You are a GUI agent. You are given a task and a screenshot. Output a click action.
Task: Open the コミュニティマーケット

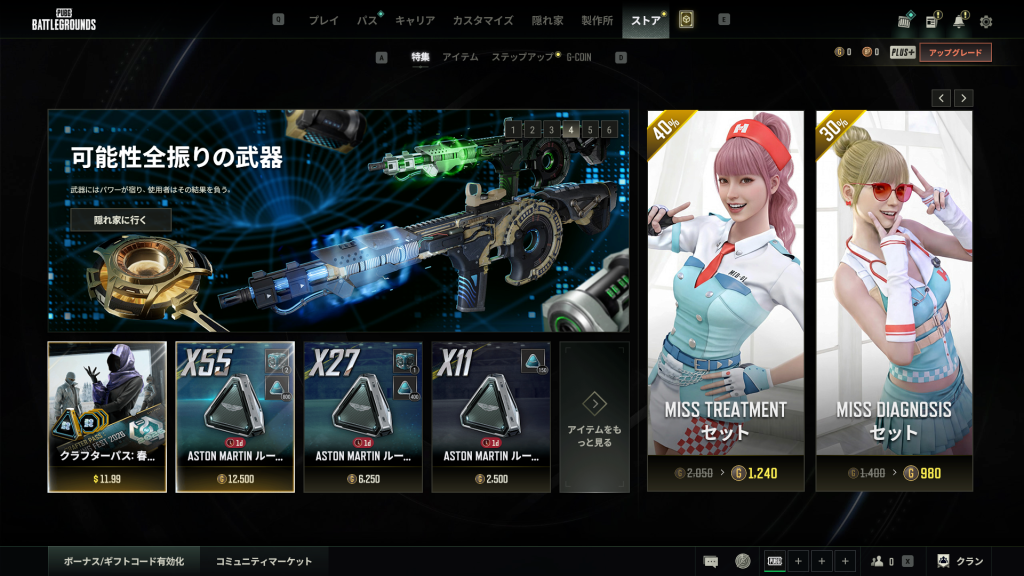264,562
